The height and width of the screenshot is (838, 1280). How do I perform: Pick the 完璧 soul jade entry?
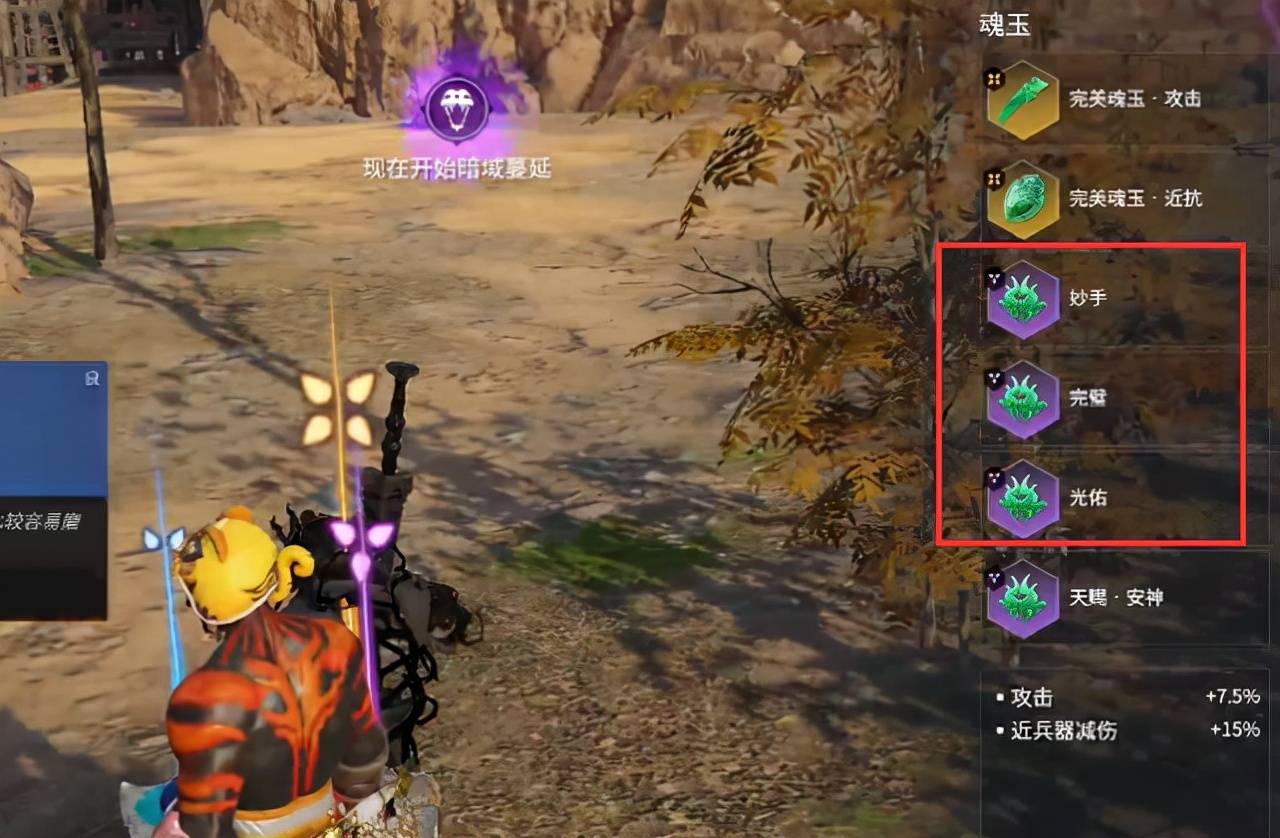[x=1023, y=398]
